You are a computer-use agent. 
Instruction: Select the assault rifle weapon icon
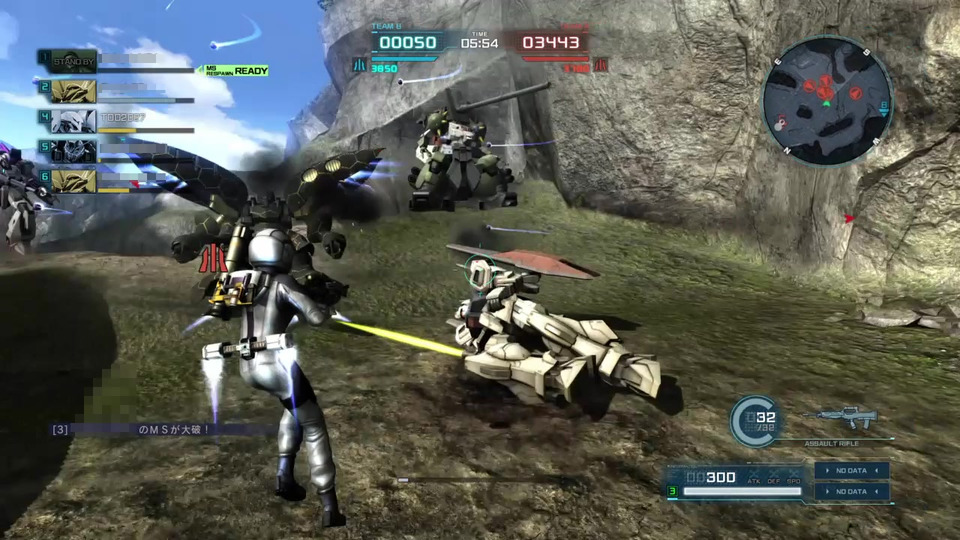(x=845, y=418)
